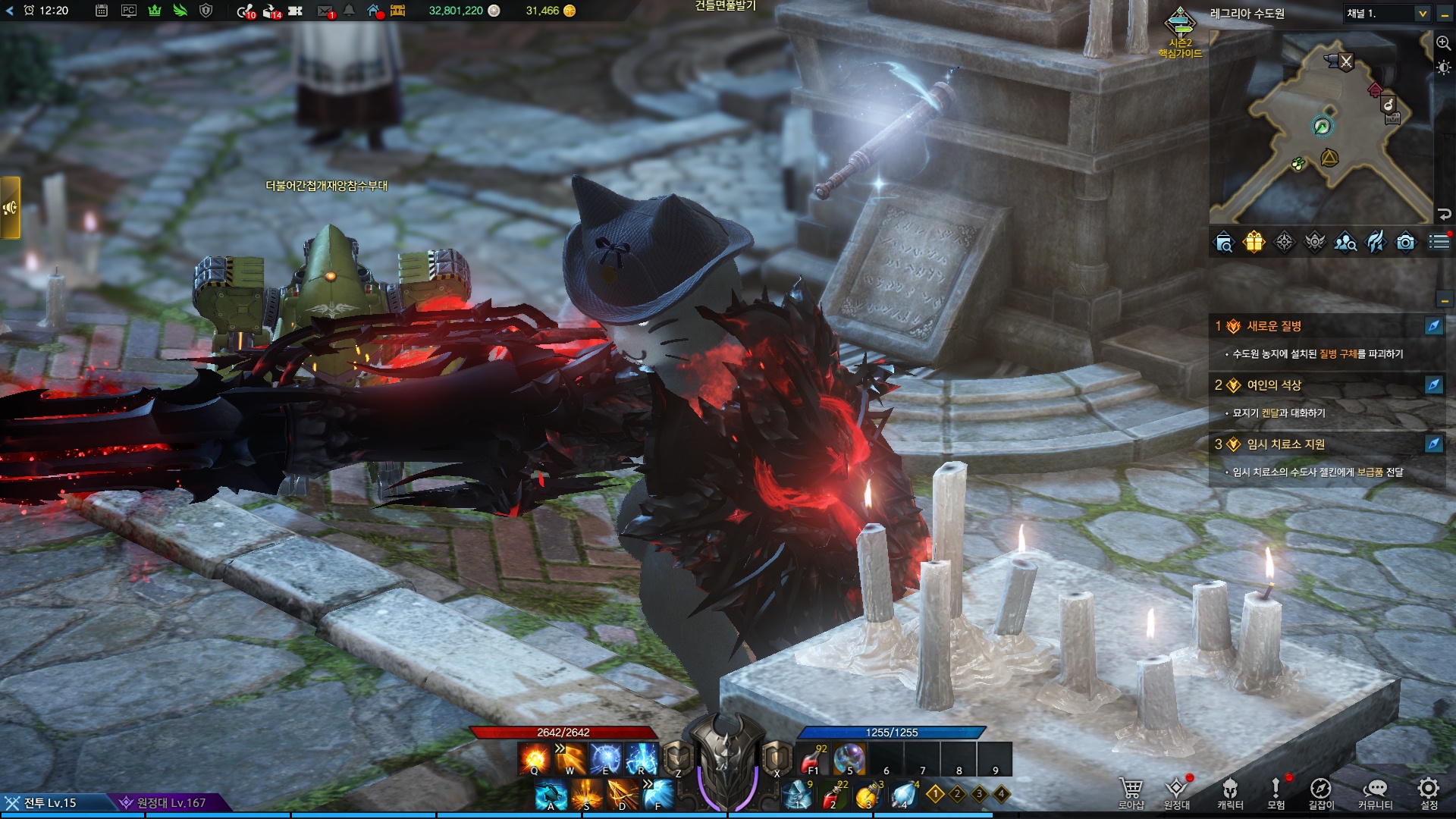This screenshot has width=1456, height=819.
Task: Open the mail envelope icon
Action: (325, 11)
